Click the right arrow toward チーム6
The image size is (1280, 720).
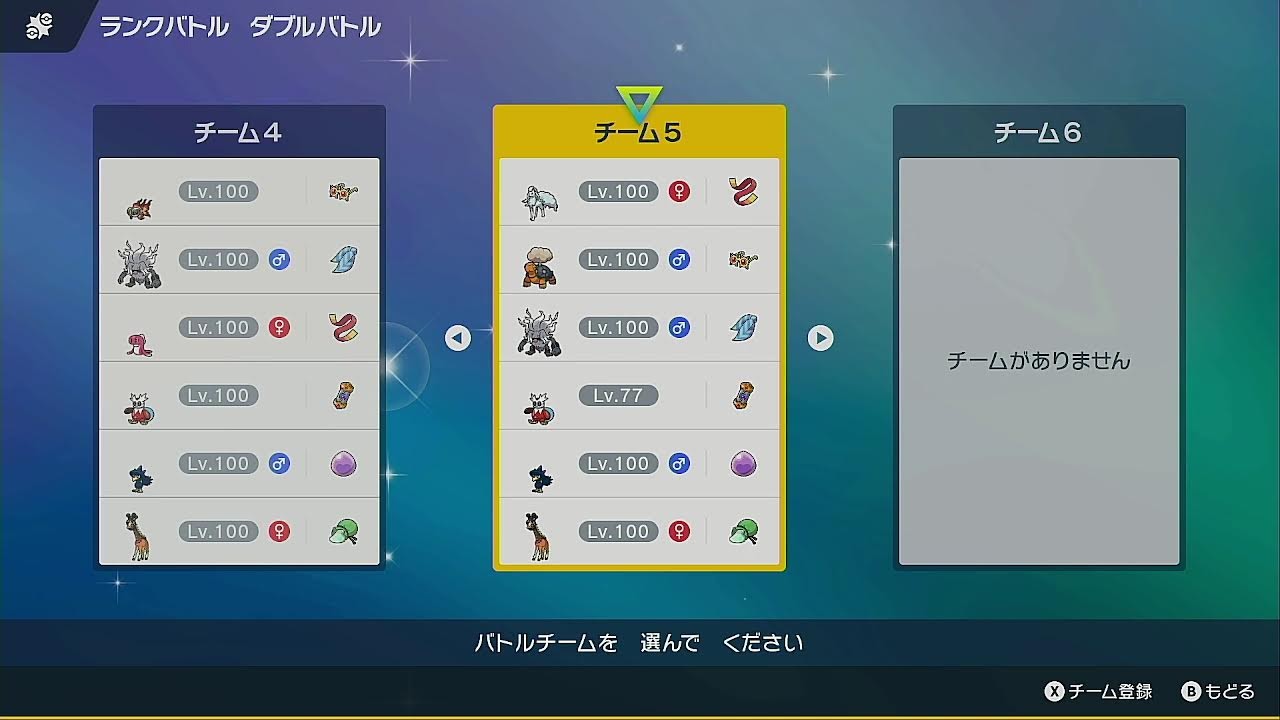point(821,338)
